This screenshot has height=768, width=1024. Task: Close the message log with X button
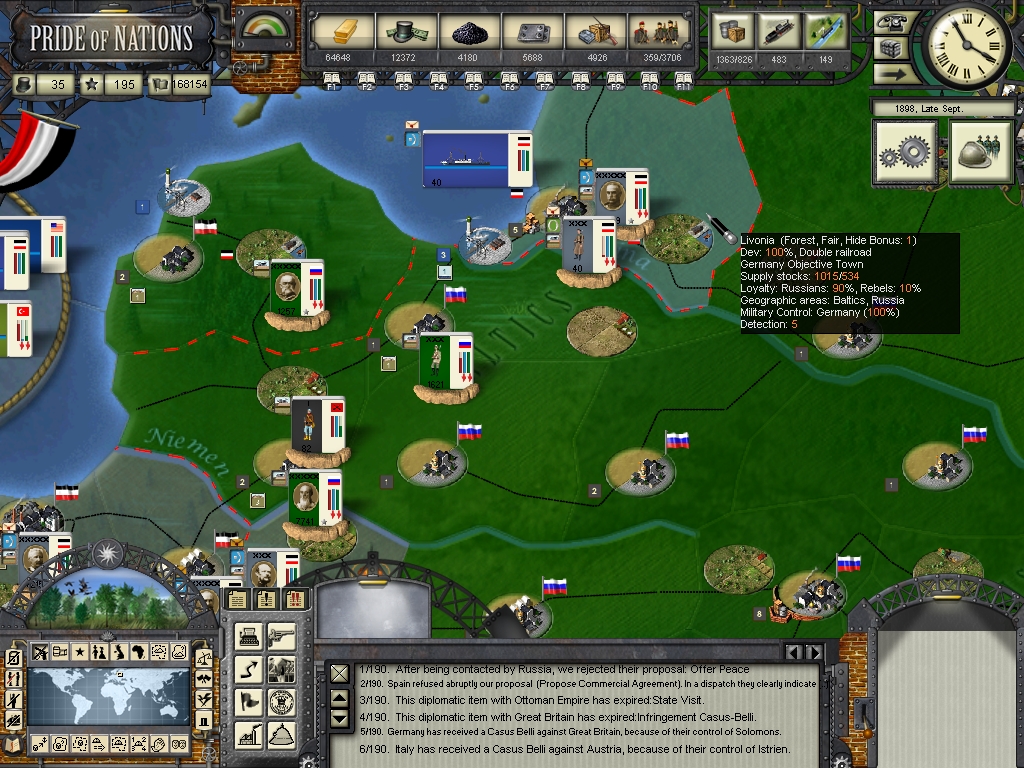point(340,674)
